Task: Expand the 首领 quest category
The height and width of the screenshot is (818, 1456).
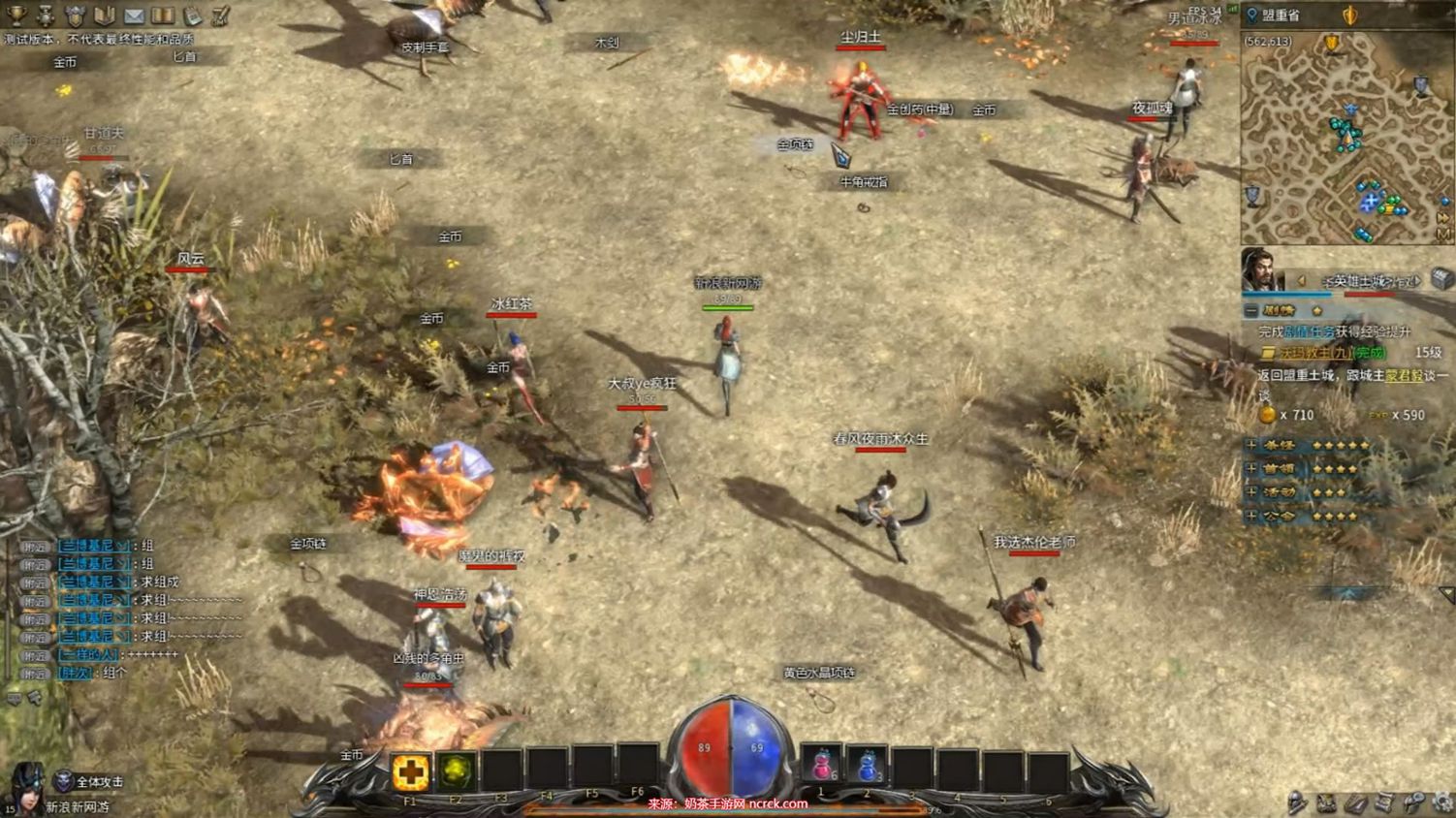Action: (1251, 468)
